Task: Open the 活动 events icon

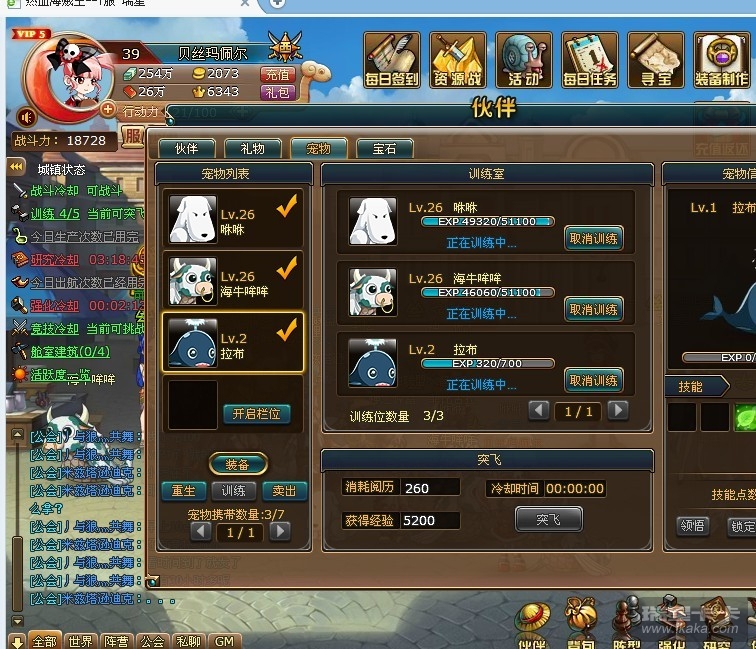Action: point(524,59)
